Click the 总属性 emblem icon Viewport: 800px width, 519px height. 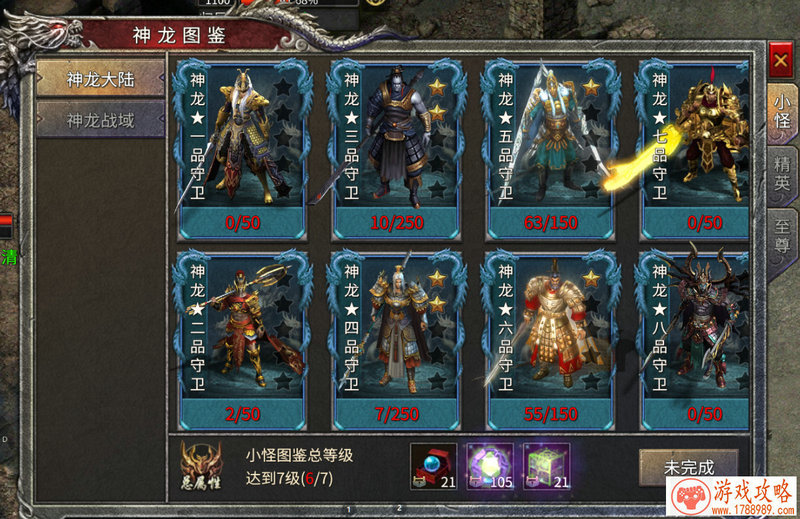(201, 466)
